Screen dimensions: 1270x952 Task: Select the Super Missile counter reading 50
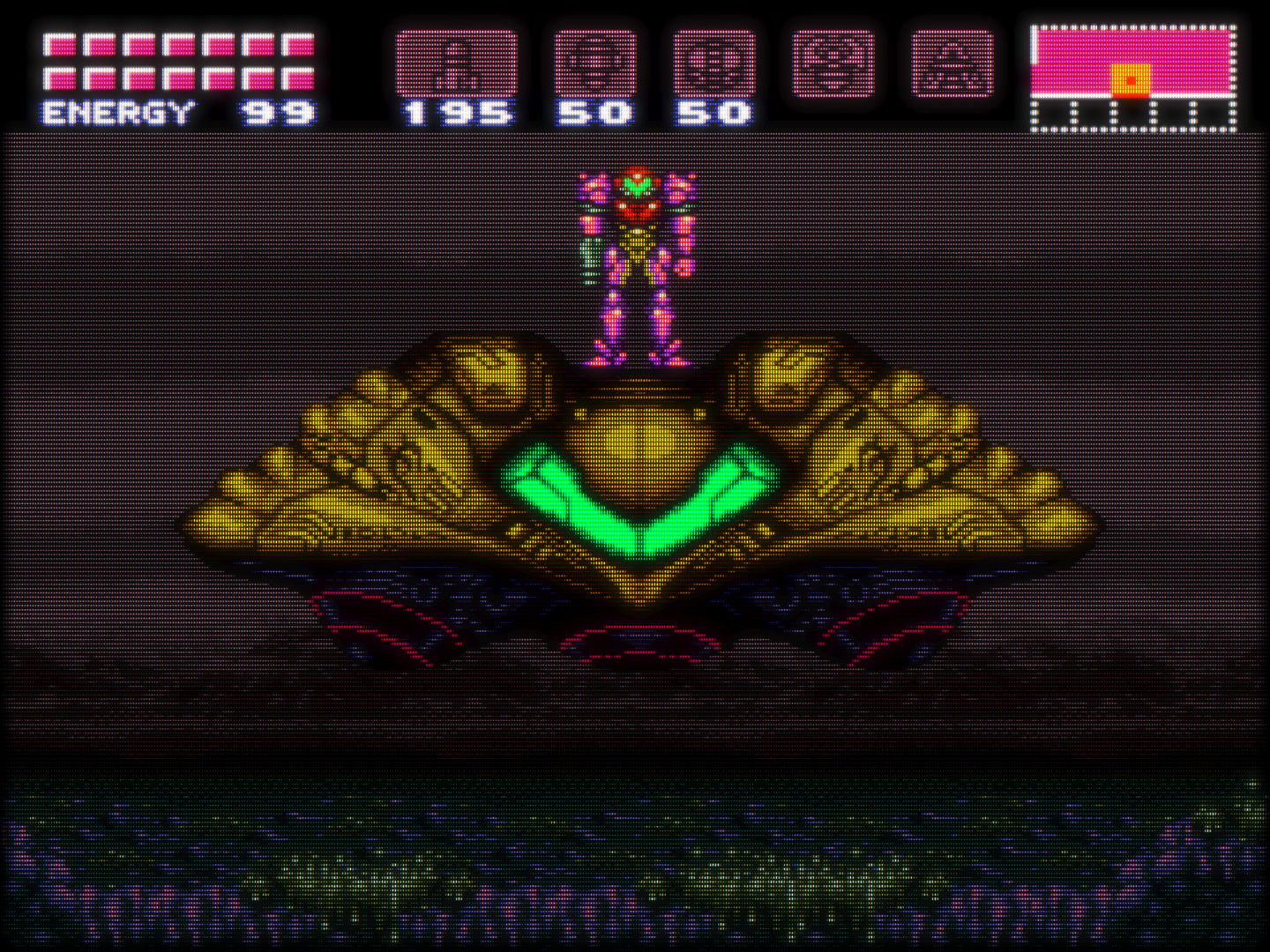point(593,111)
